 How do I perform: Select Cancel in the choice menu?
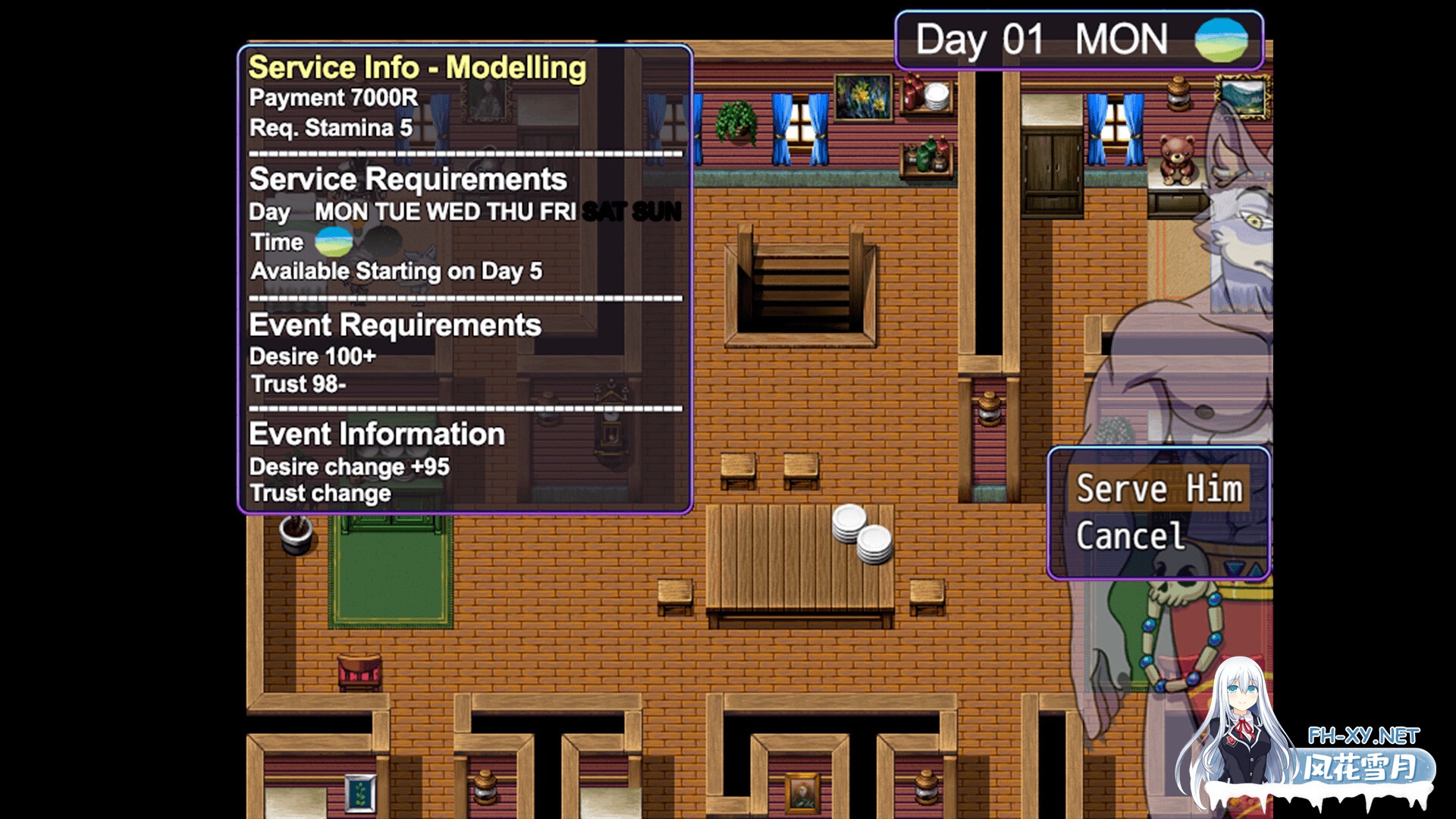(1130, 536)
